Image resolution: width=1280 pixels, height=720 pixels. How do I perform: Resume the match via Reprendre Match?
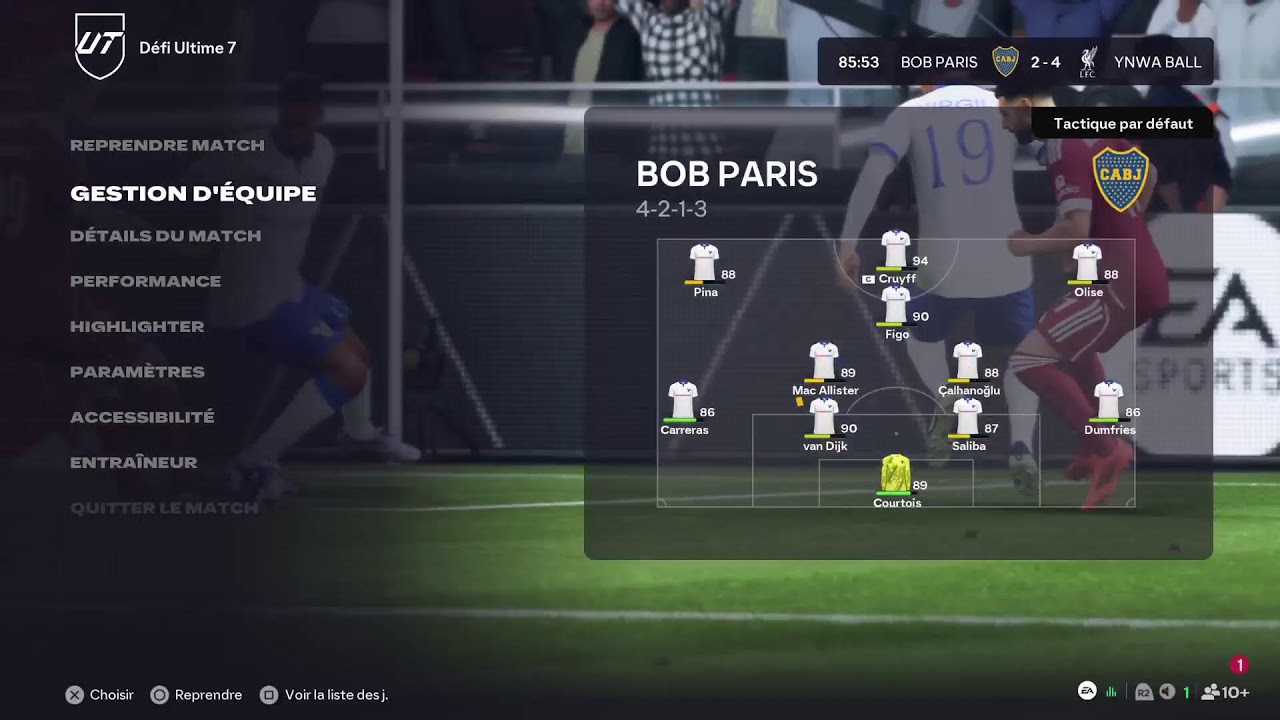[x=167, y=145]
